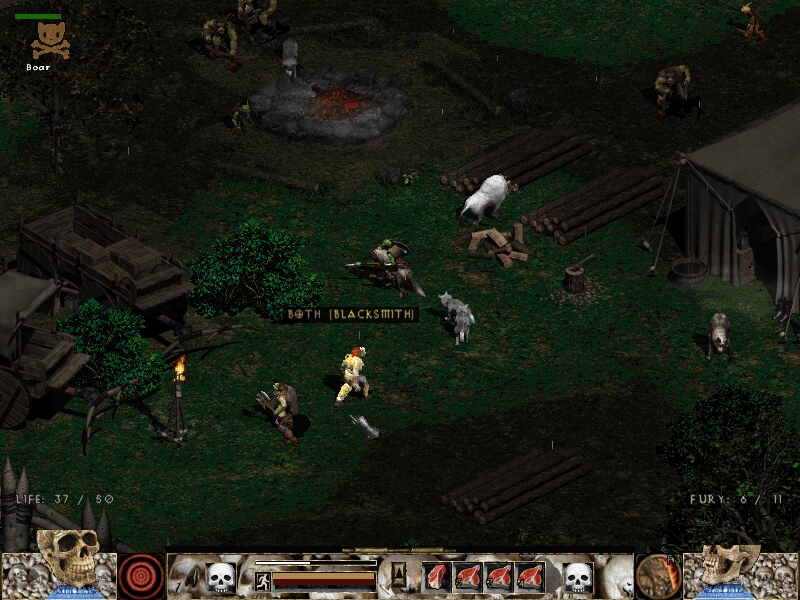This screenshot has height=600, width=800.
Task: Click the skull button beside the run toggle
Action: 220,577
